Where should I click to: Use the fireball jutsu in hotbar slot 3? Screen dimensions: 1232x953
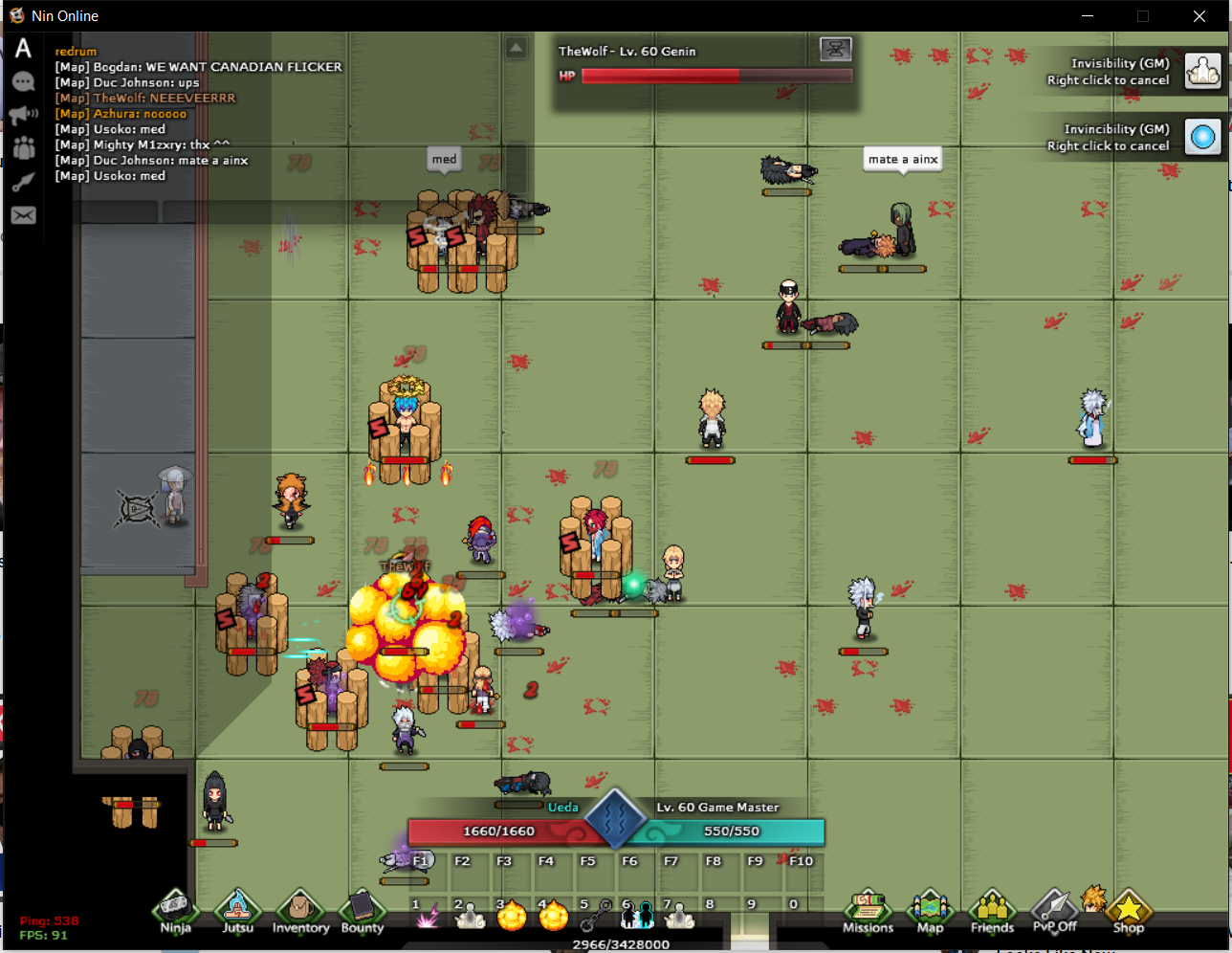[512, 917]
